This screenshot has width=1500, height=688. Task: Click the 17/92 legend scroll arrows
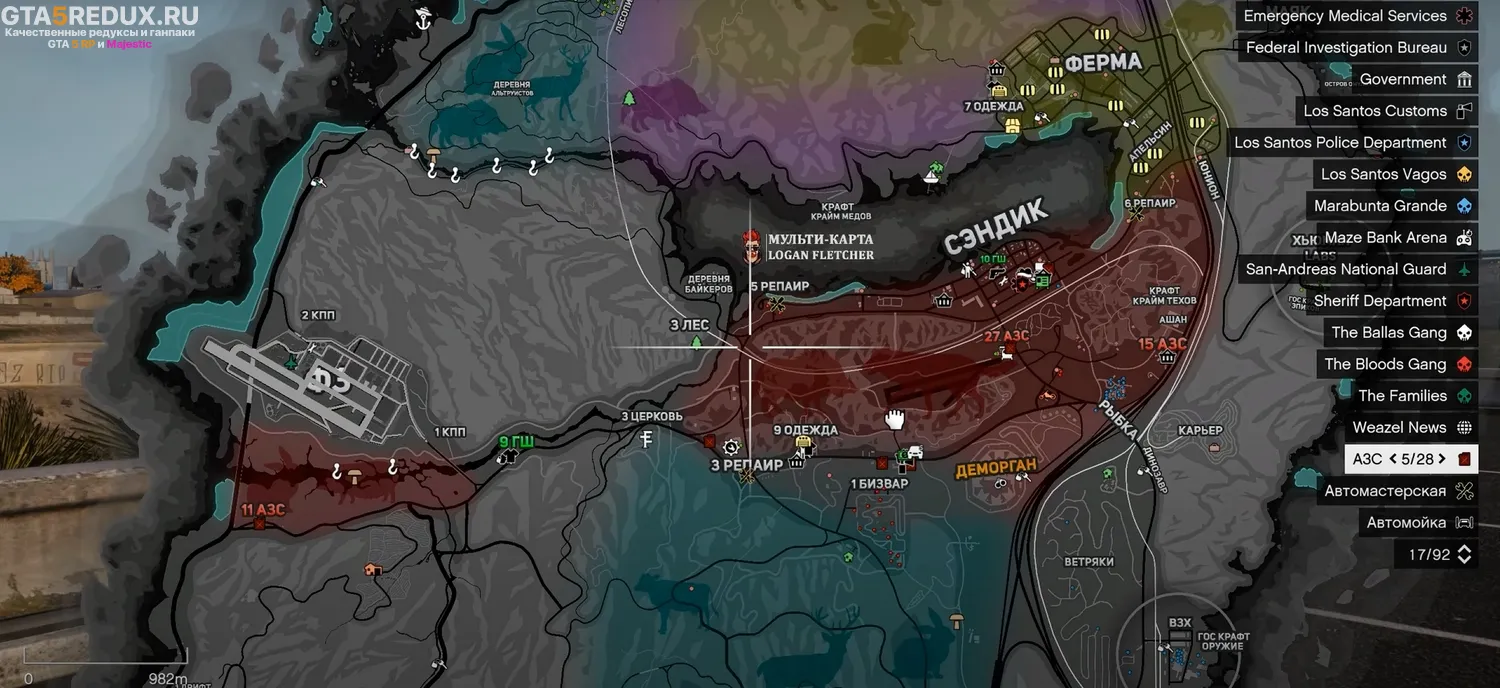pos(1464,554)
